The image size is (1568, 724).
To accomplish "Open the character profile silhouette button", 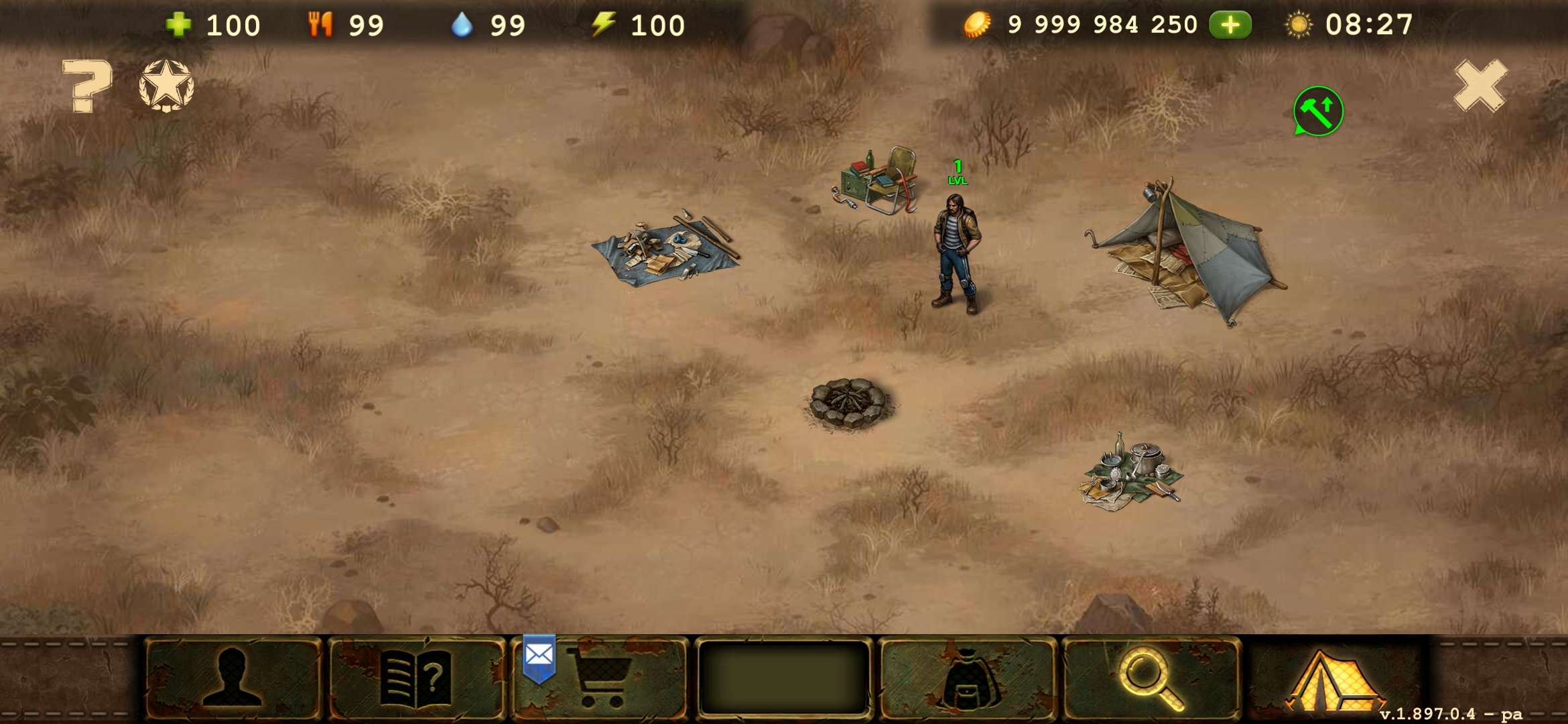I will pyautogui.click(x=232, y=678).
